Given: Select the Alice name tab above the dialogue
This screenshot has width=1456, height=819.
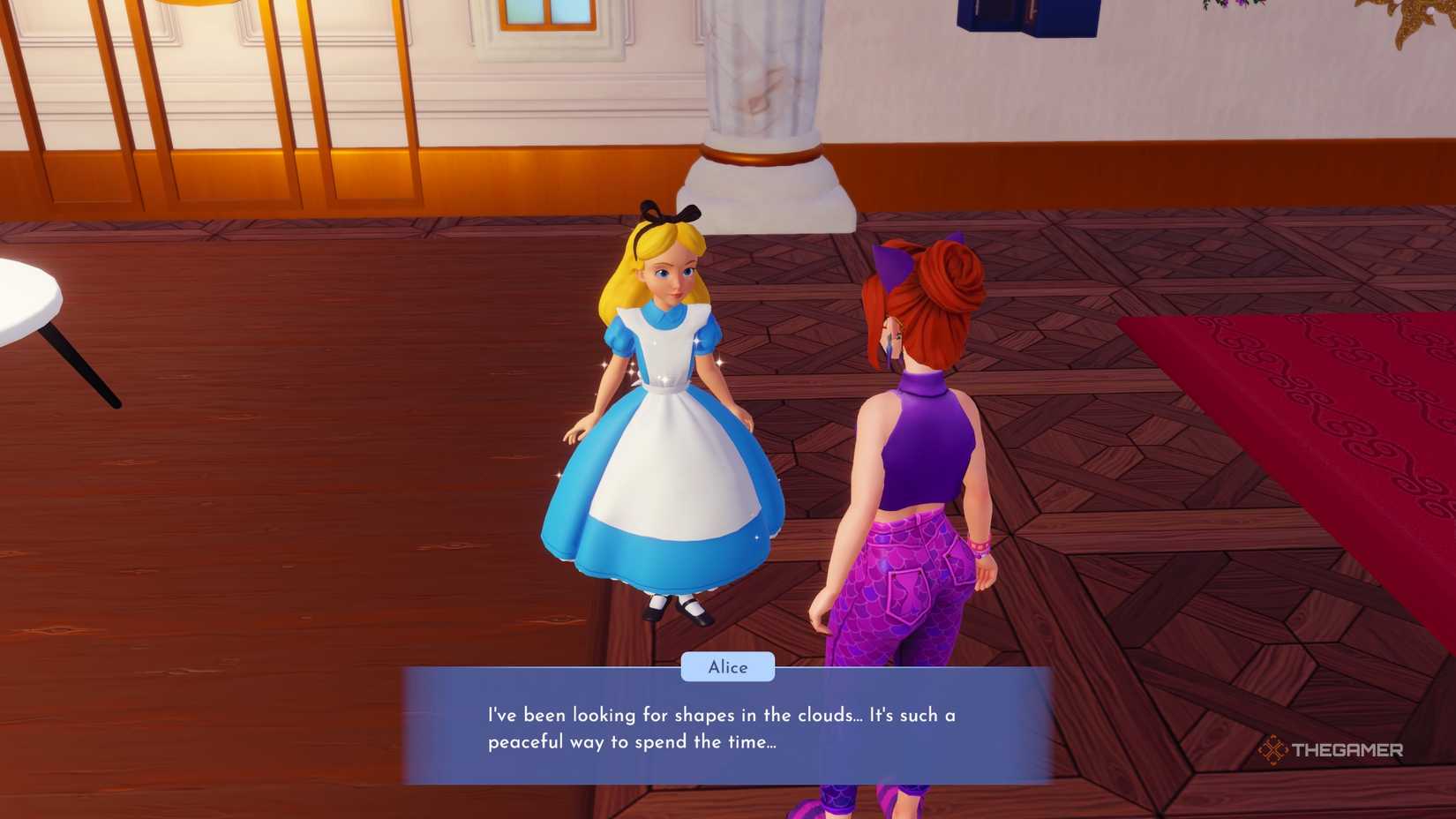Looking at the screenshot, I should pyautogui.click(x=726, y=666).
